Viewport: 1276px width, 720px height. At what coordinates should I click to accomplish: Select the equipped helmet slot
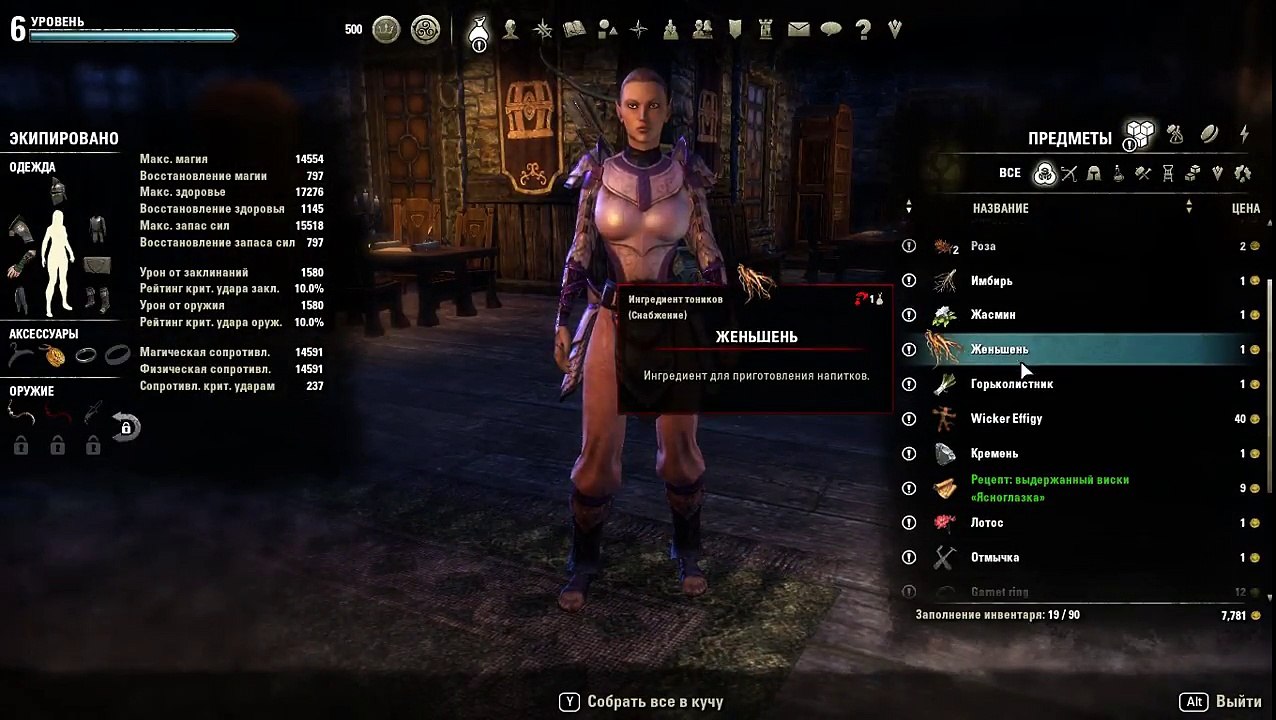pyautogui.click(x=57, y=190)
